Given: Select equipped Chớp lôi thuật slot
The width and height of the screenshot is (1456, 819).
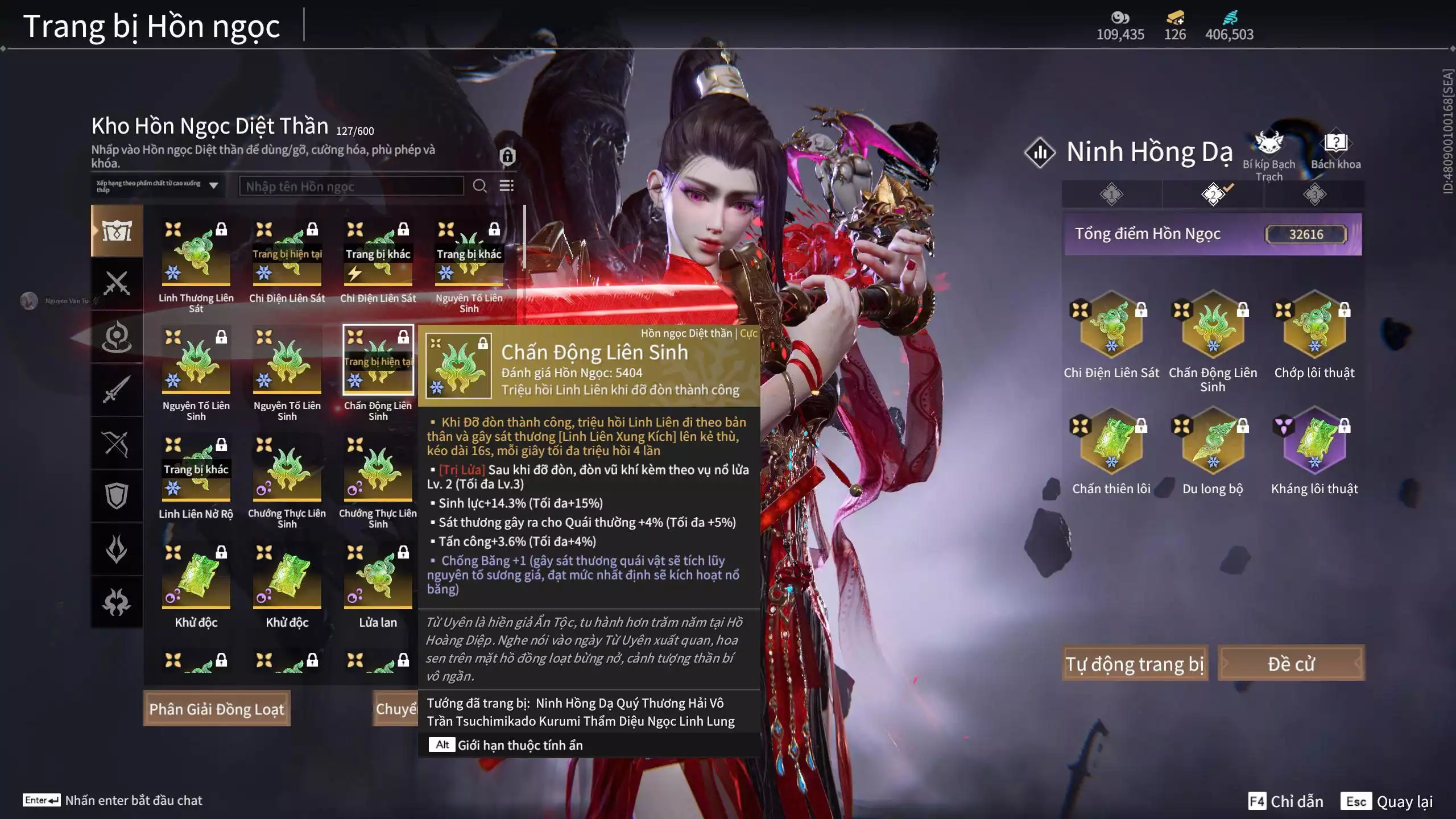Looking at the screenshot, I should (x=1314, y=327).
